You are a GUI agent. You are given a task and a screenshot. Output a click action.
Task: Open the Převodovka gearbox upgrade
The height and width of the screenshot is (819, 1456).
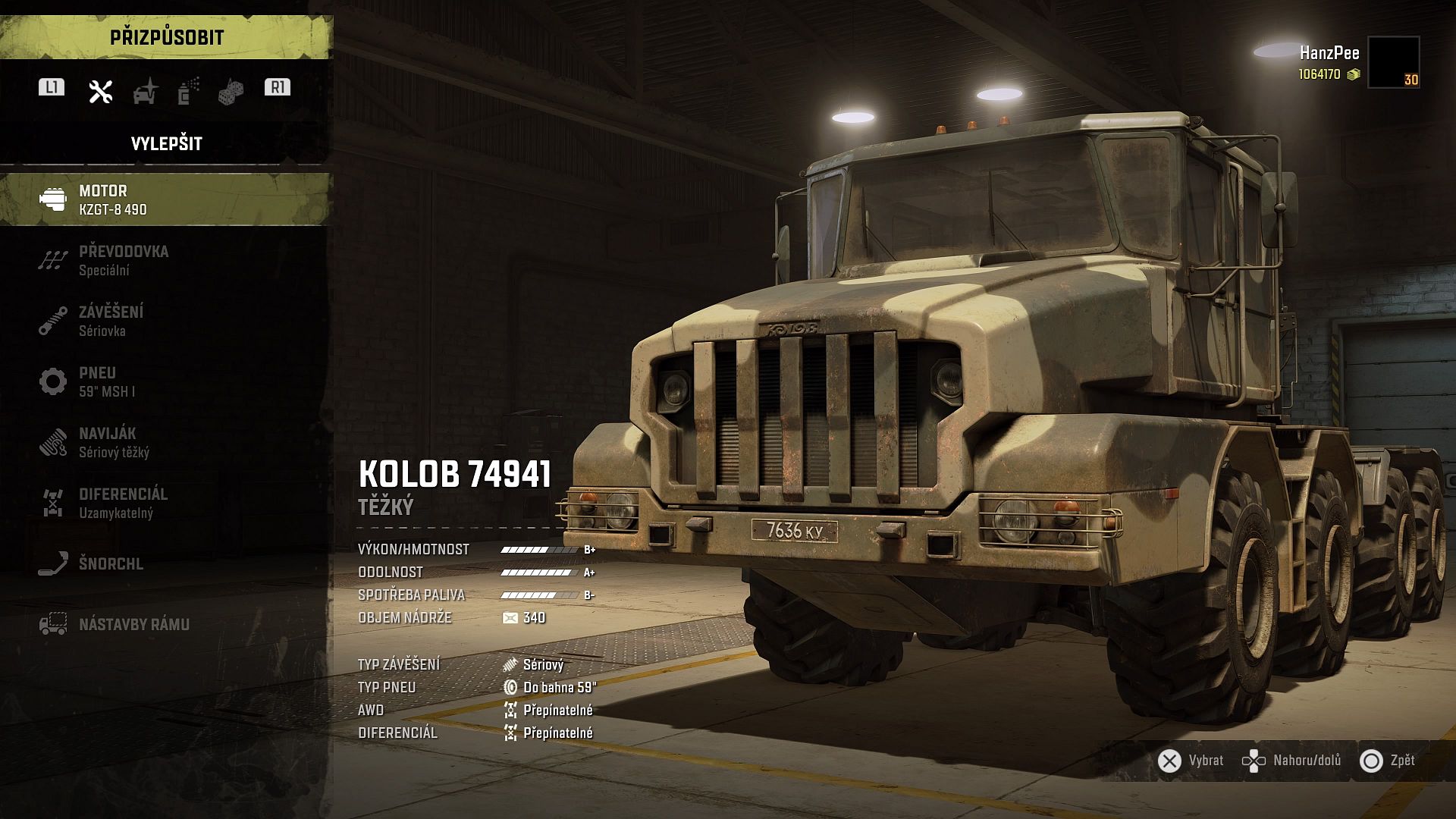click(x=165, y=260)
